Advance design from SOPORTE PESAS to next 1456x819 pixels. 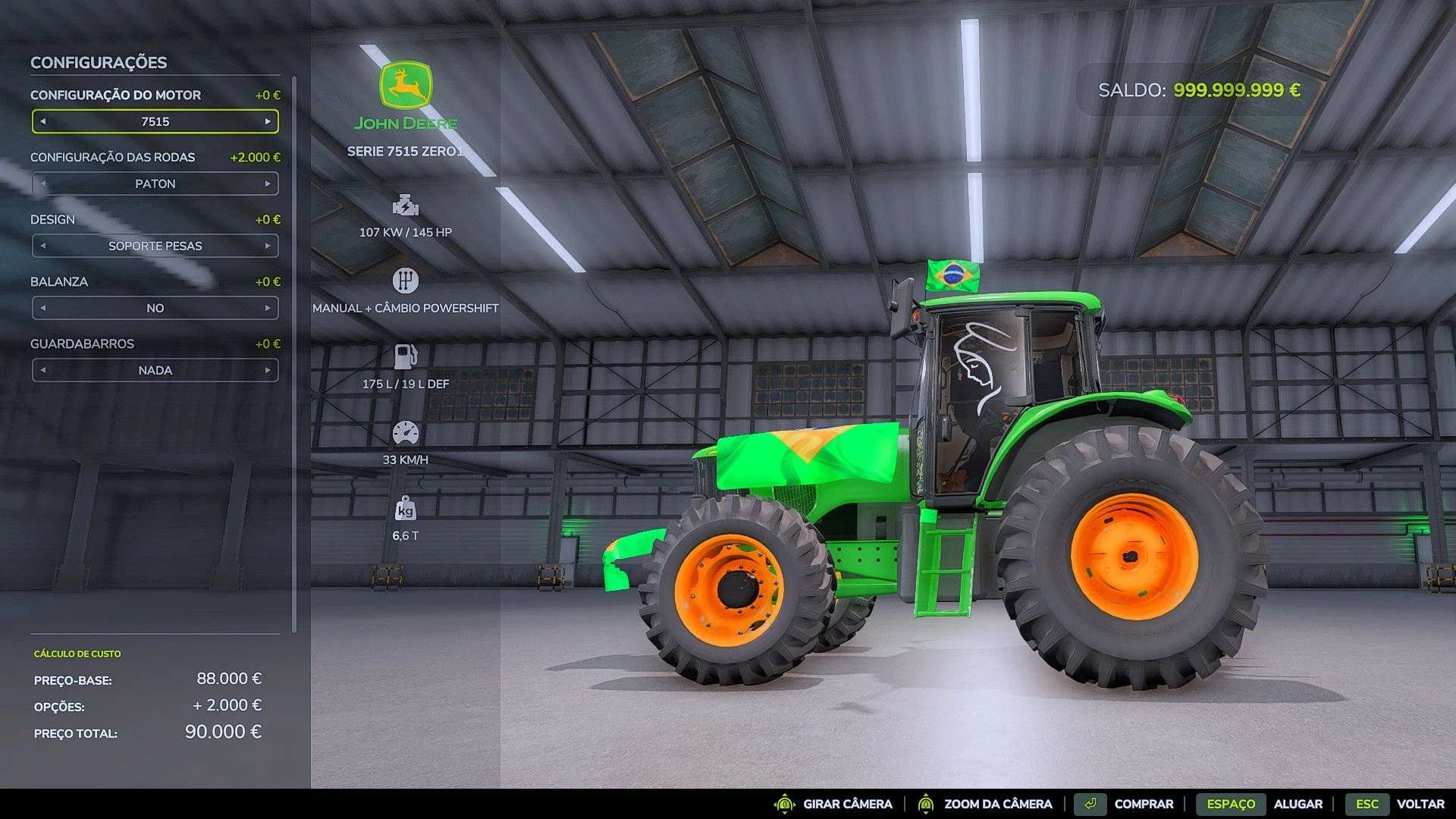pyautogui.click(x=268, y=246)
